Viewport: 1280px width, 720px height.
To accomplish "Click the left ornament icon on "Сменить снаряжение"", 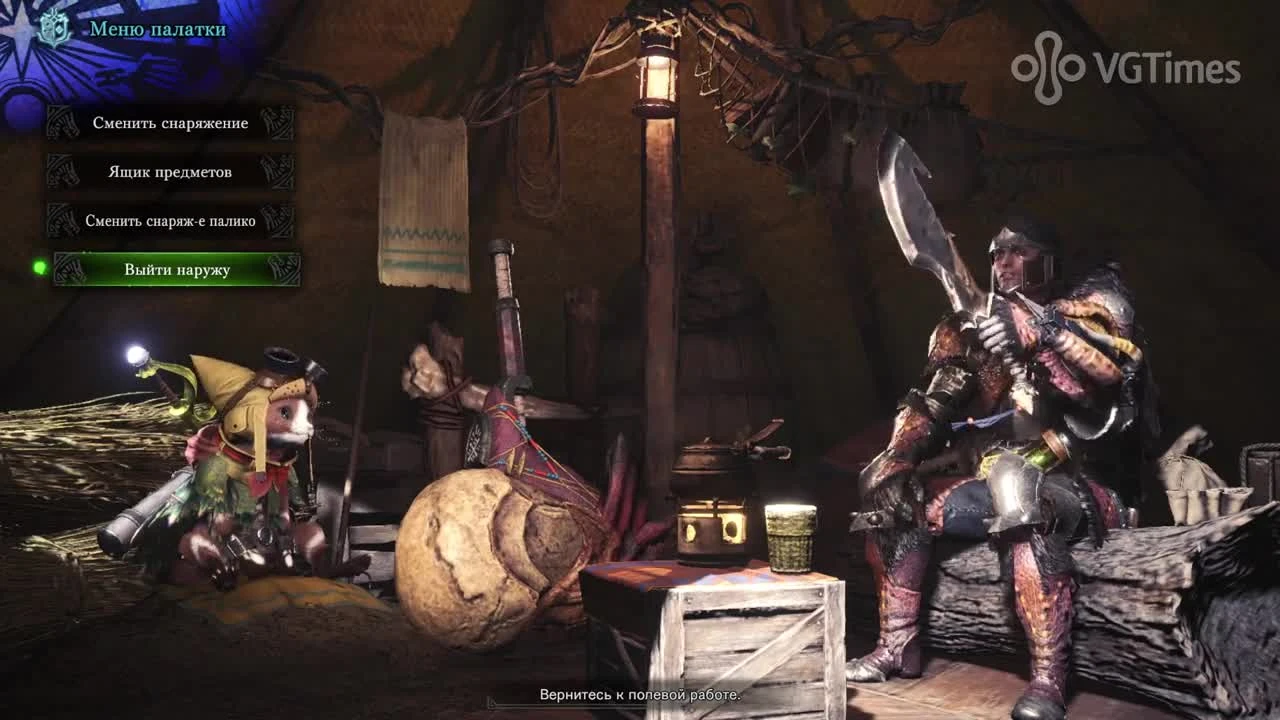I will coord(63,123).
